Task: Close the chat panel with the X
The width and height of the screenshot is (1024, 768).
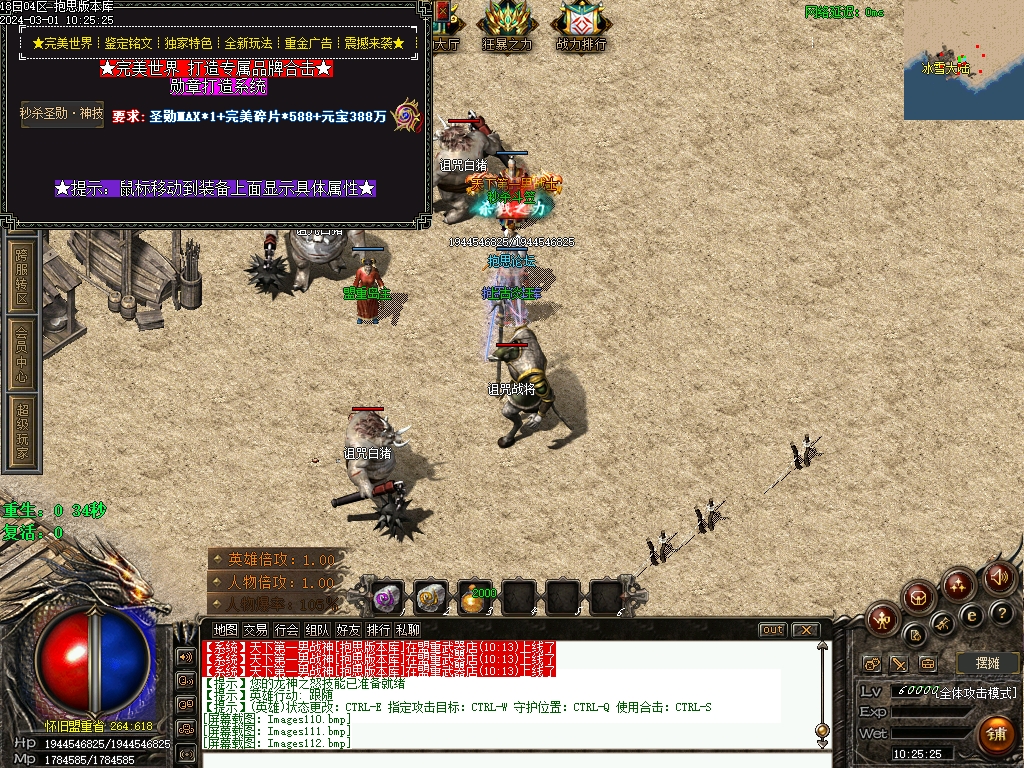Action: click(x=804, y=630)
